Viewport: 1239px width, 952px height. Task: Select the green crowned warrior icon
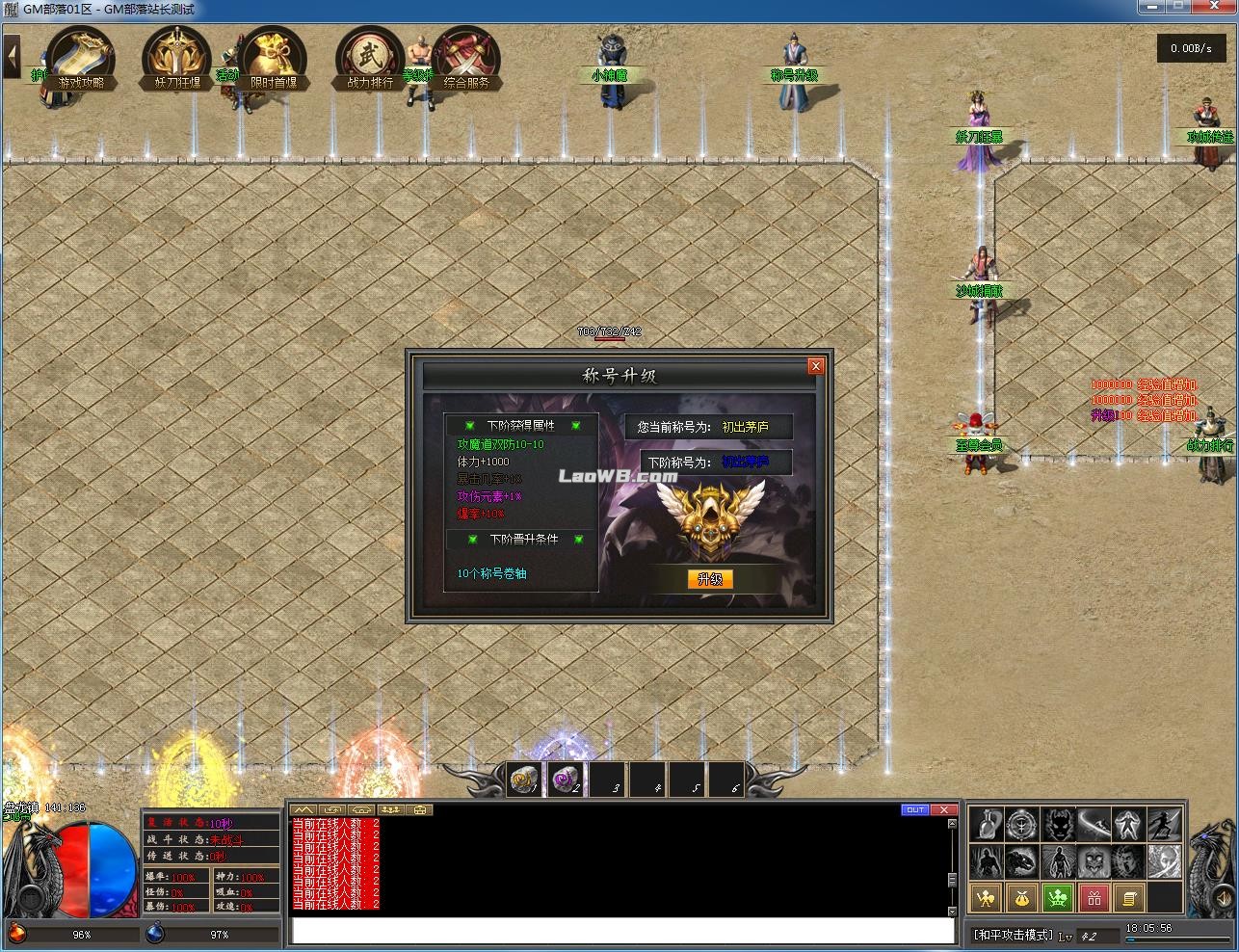point(1058,898)
